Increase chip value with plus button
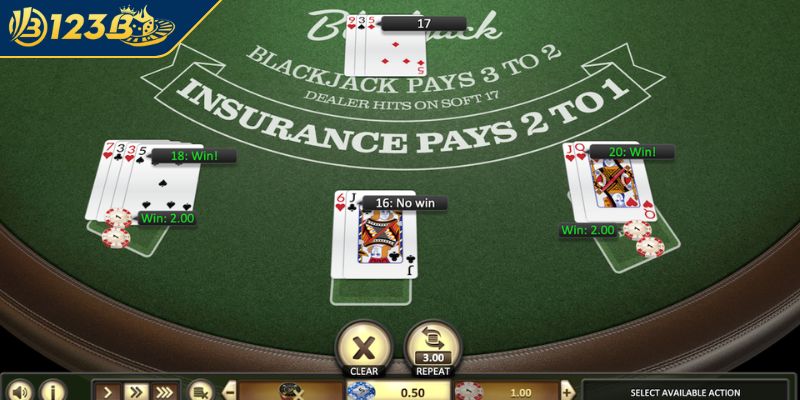This screenshot has width=800, height=400. coord(568,390)
